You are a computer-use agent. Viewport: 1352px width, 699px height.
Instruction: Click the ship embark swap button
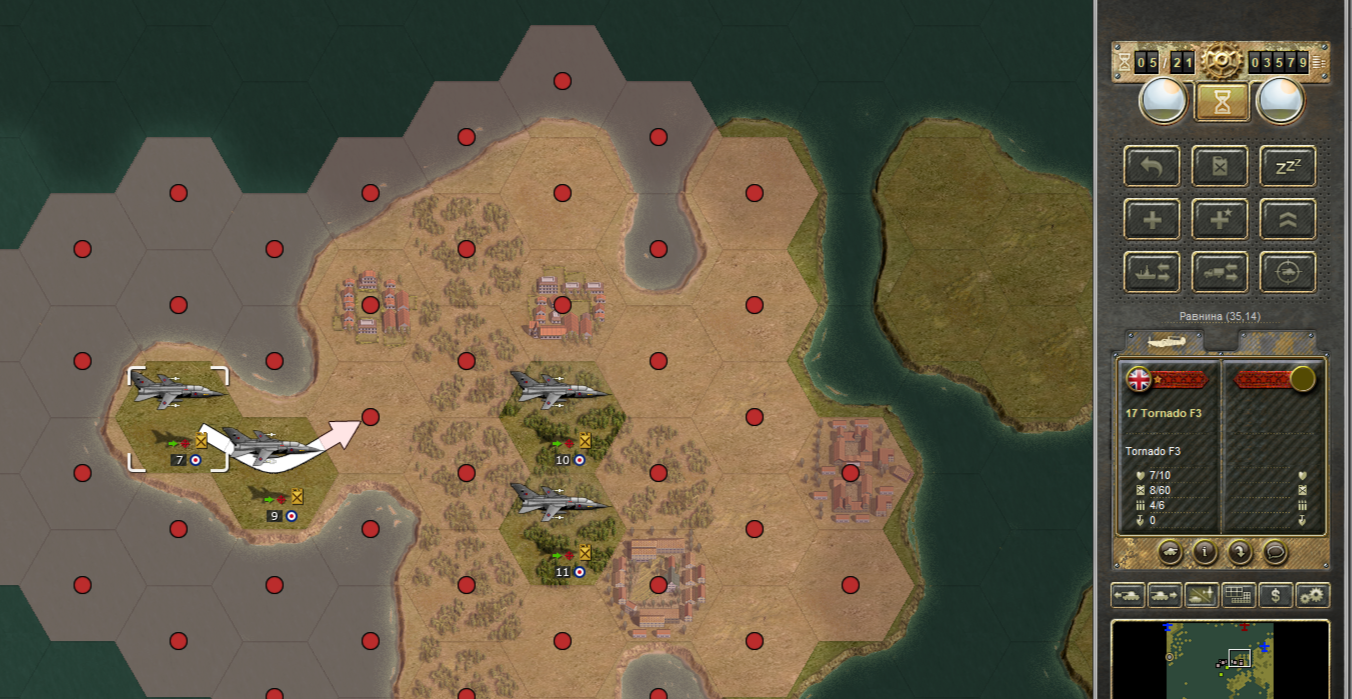point(1153,272)
